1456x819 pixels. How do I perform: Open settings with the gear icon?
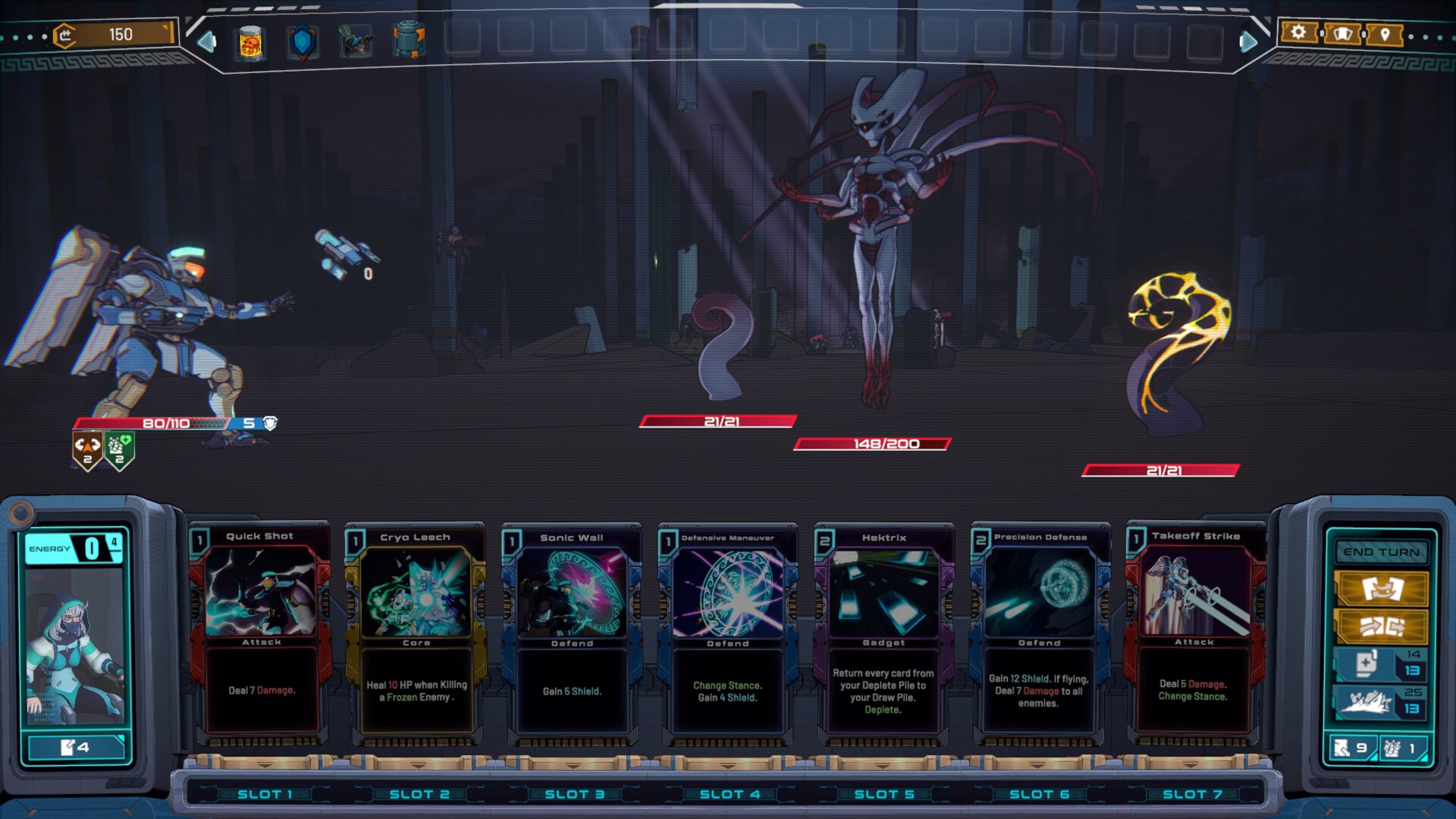tap(1298, 33)
